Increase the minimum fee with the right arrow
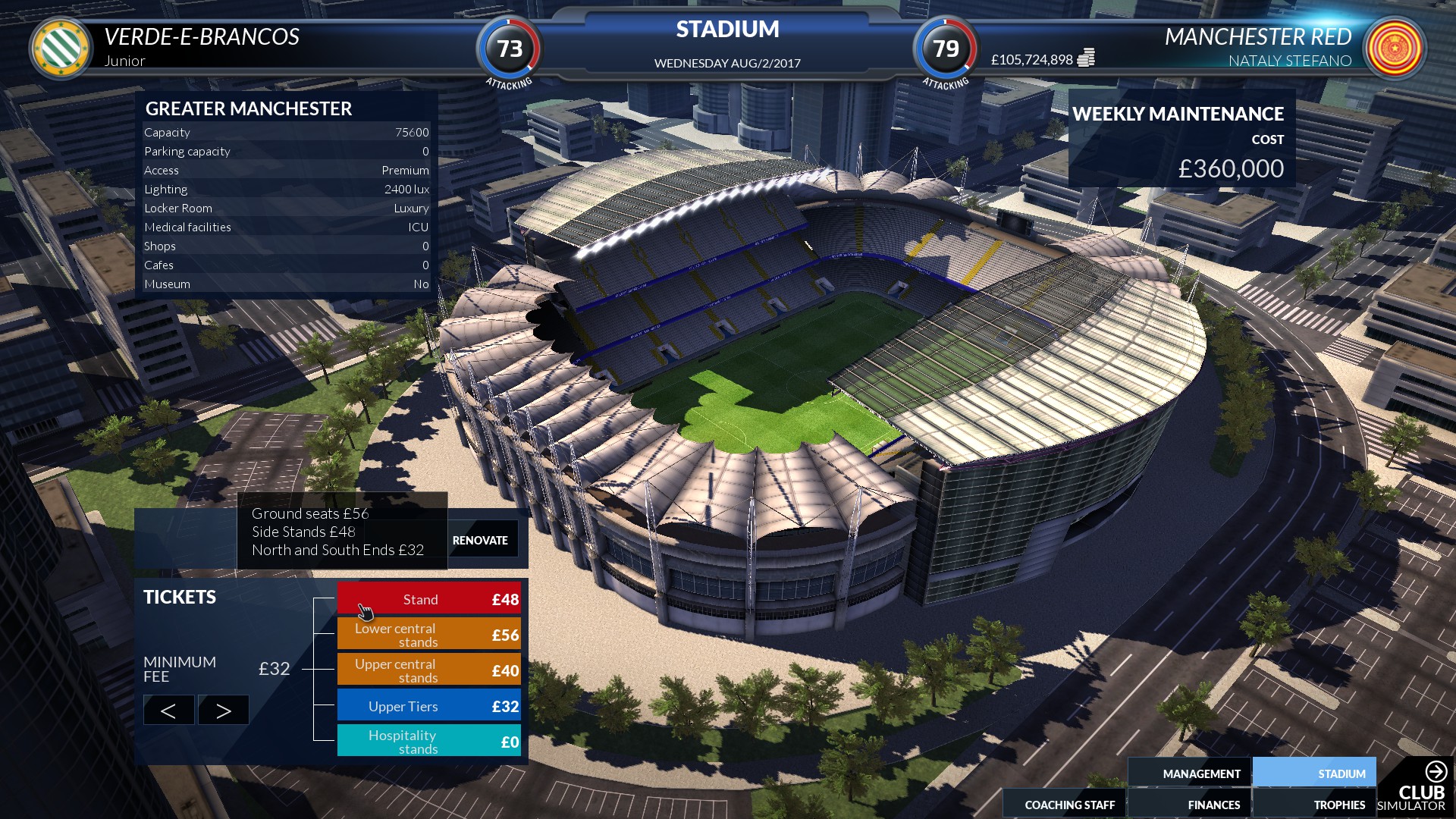 click(222, 710)
